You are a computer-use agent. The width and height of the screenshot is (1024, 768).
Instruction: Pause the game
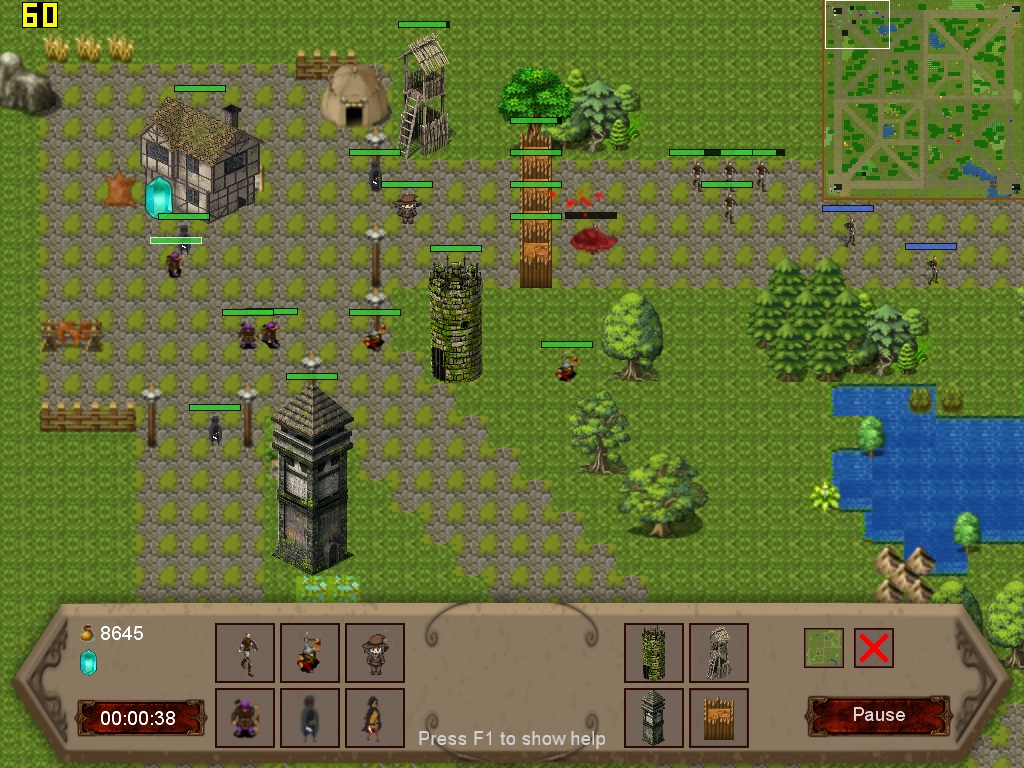click(x=878, y=715)
